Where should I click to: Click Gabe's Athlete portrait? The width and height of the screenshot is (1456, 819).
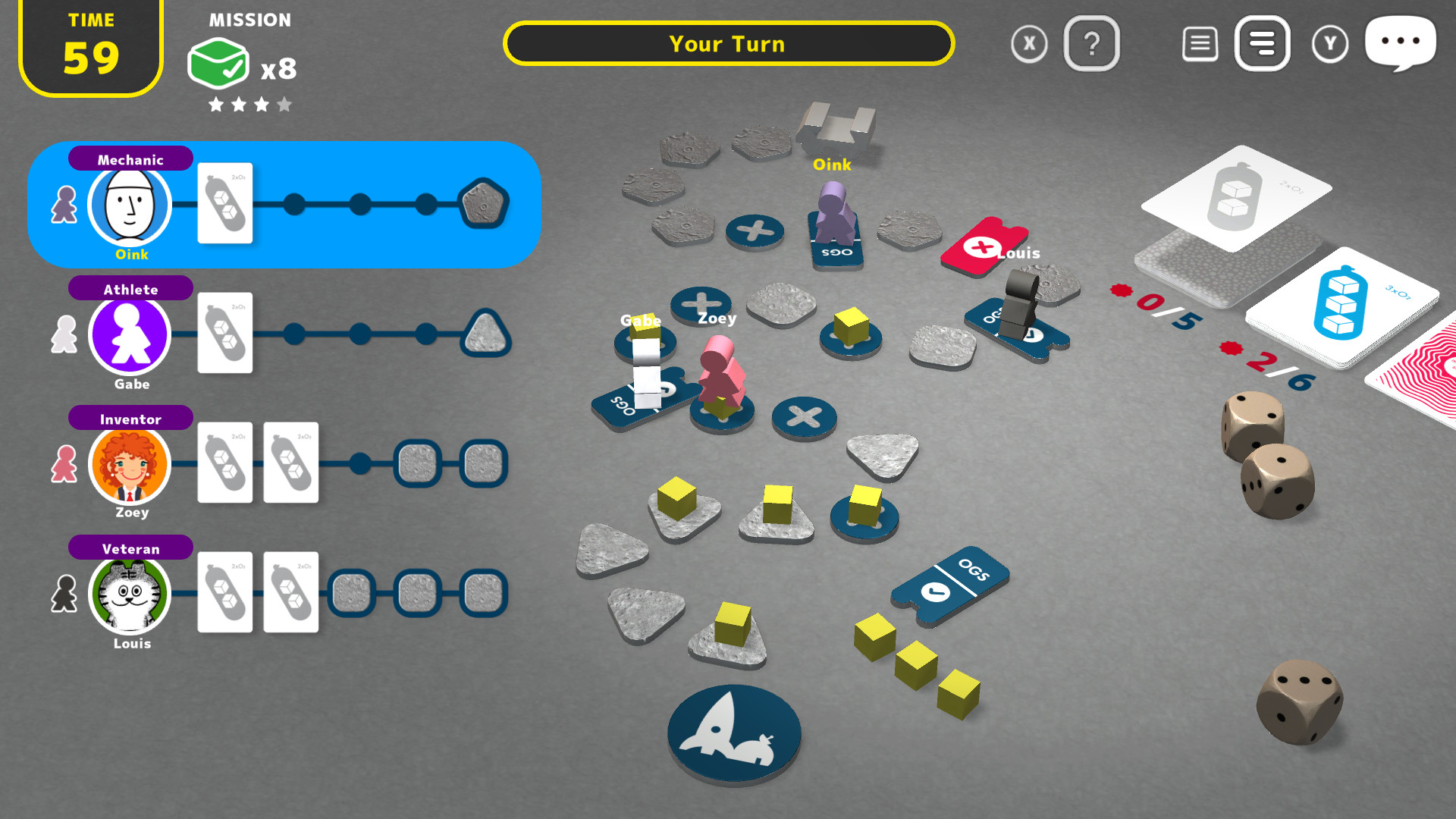130,334
